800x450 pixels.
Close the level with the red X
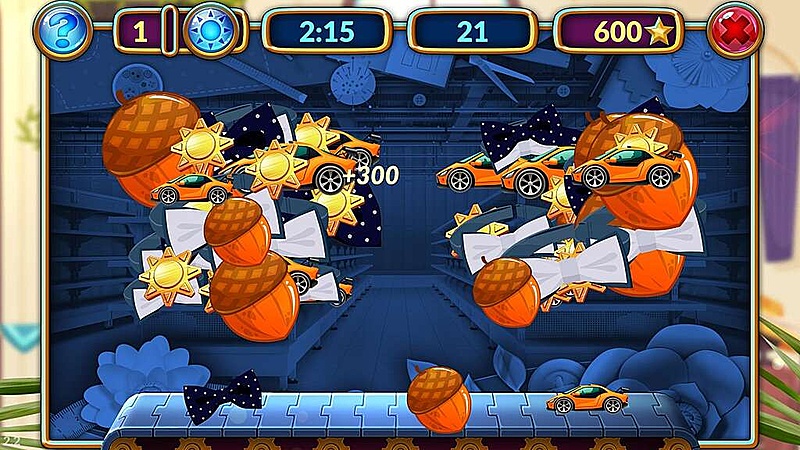735,31
